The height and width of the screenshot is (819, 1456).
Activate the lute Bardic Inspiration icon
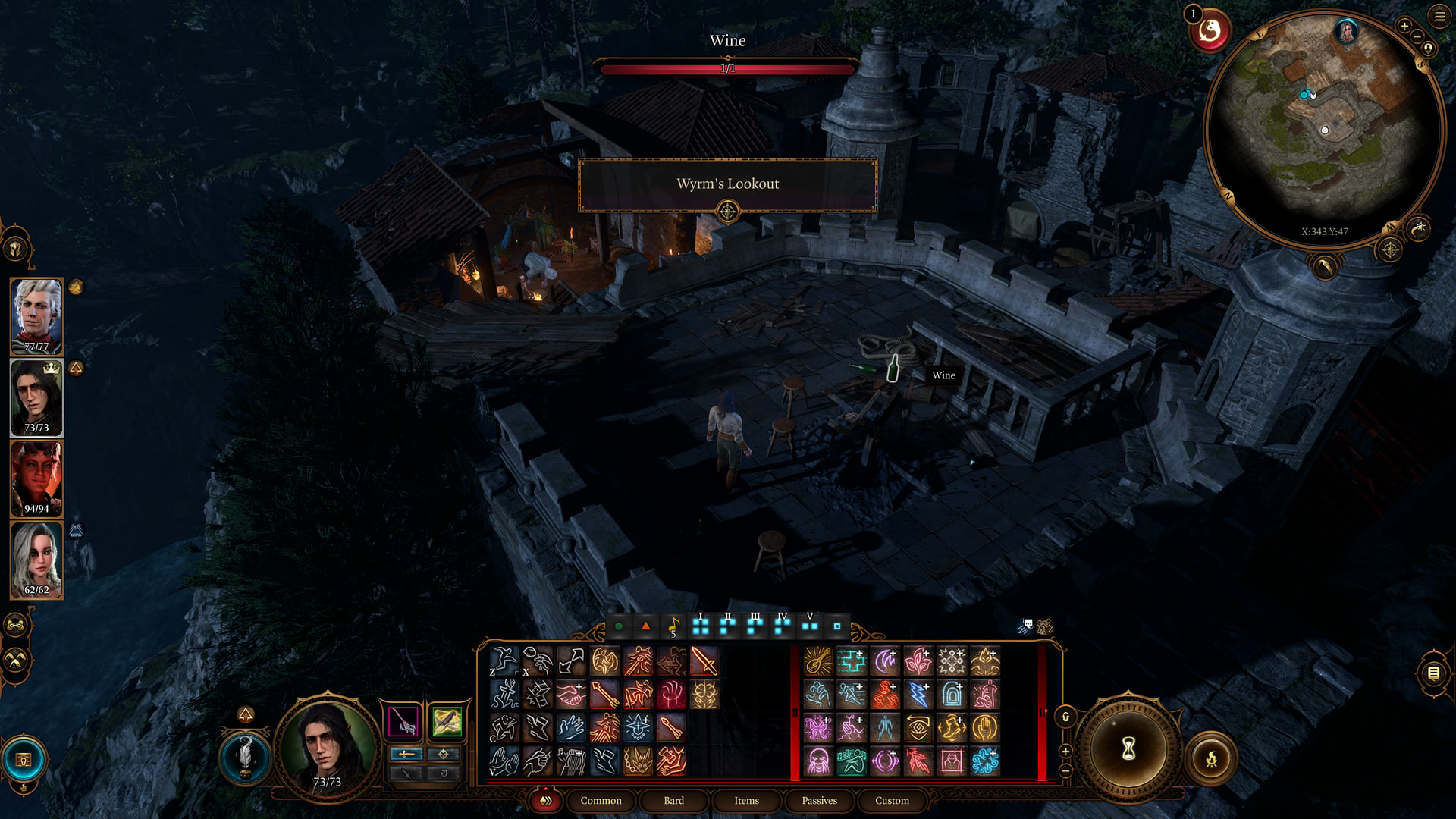click(x=818, y=661)
